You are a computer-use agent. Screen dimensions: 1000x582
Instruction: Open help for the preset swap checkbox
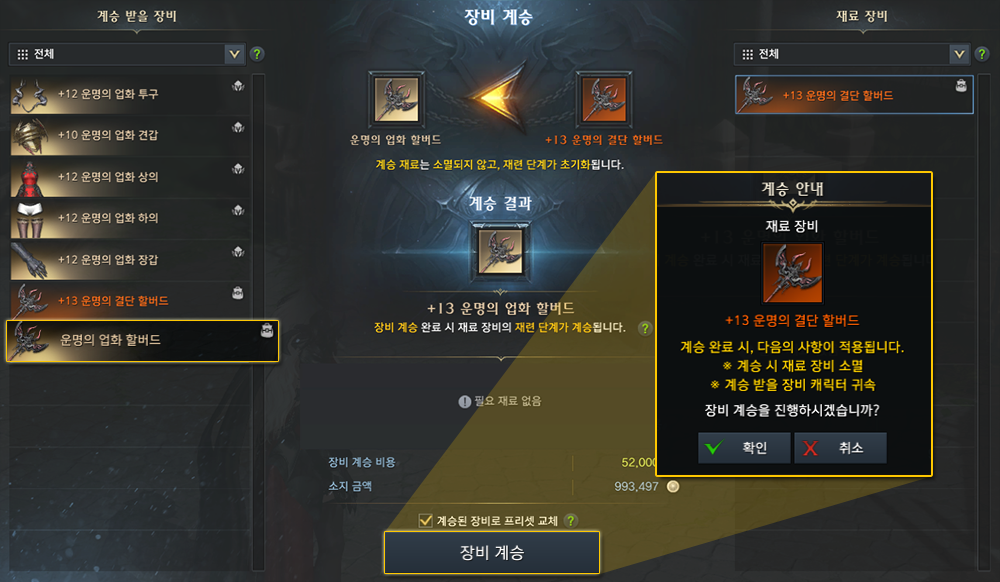pyautogui.click(x=571, y=520)
